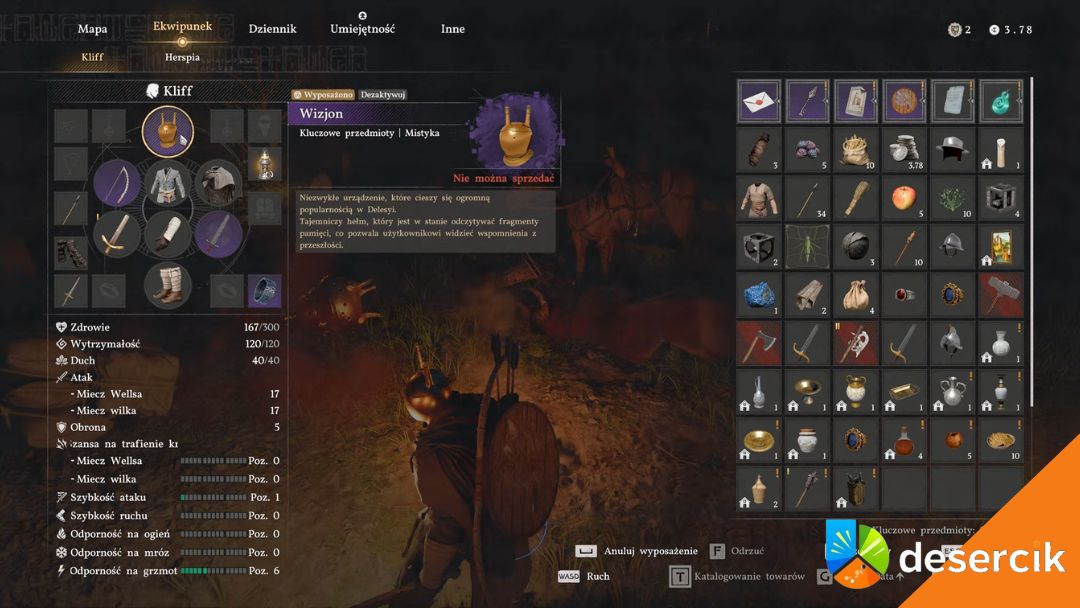Pick the red apple in inventory
1080x608 pixels.
pyautogui.click(x=904, y=197)
